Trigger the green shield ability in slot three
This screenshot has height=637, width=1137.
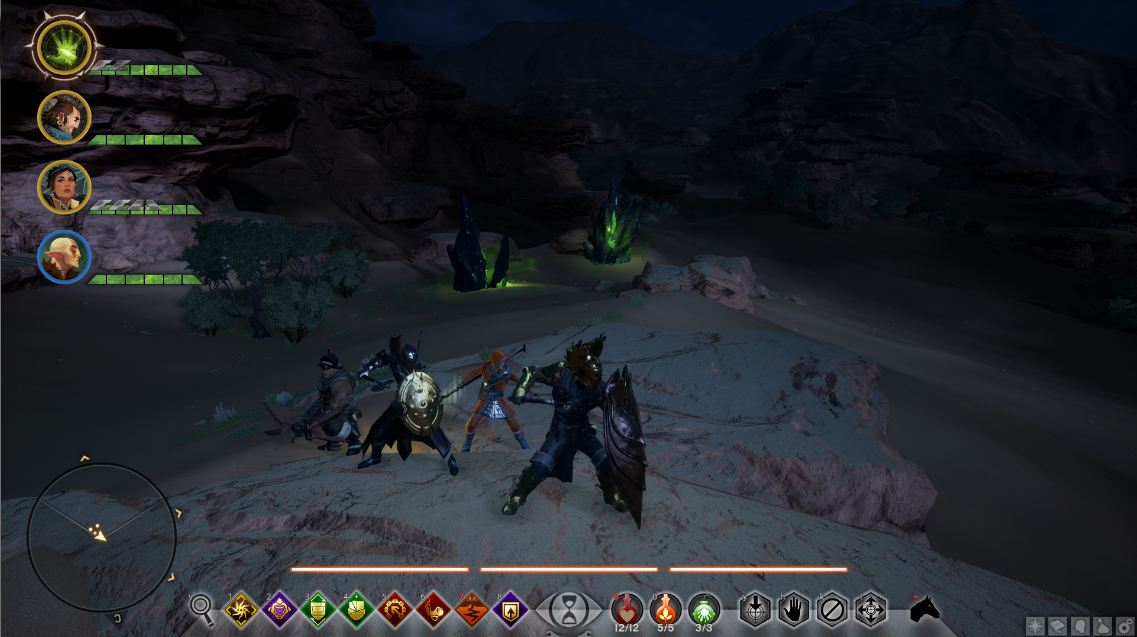pyautogui.click(x=318, y=608)
